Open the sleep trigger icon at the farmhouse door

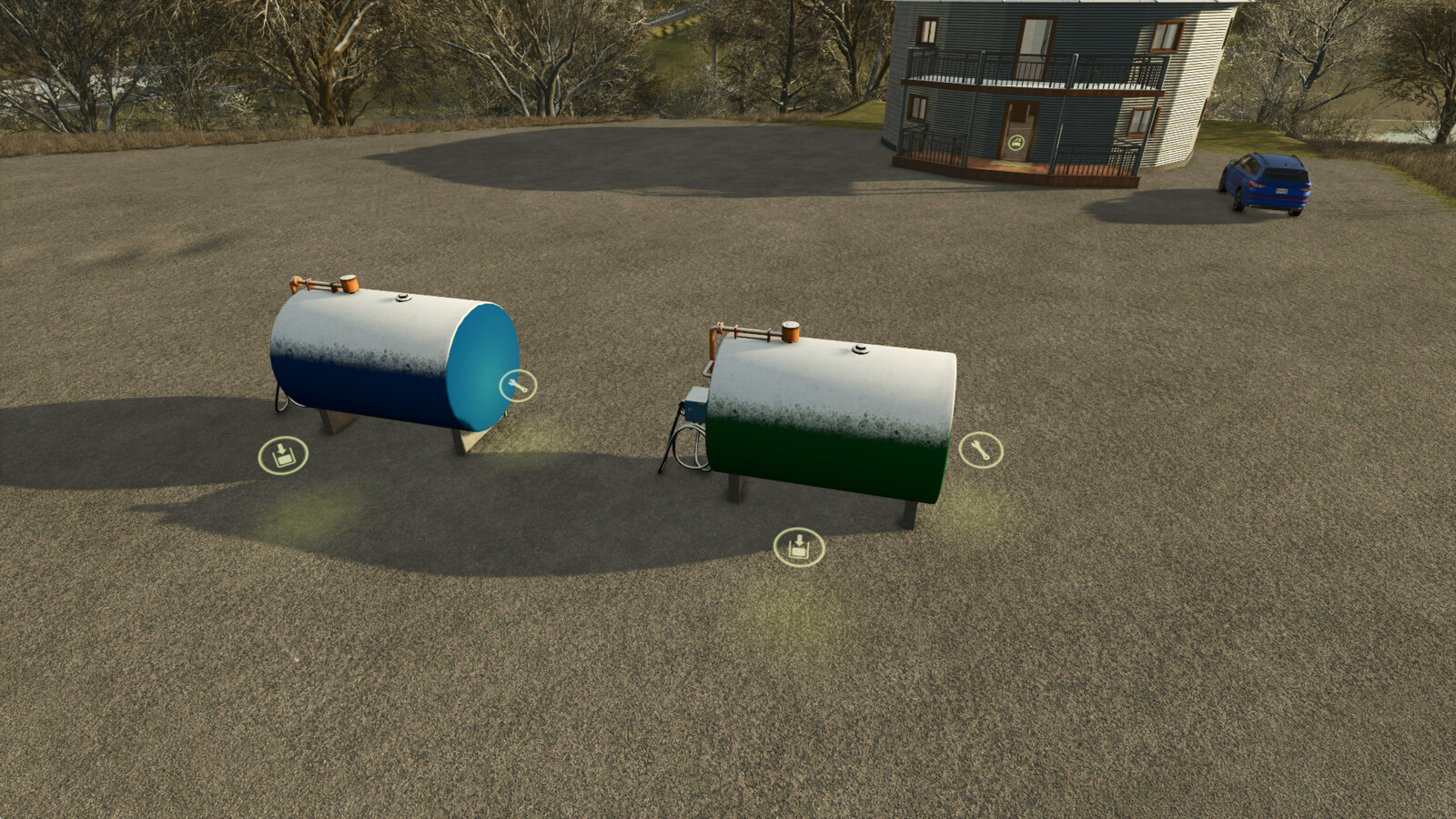[1017, 142]
